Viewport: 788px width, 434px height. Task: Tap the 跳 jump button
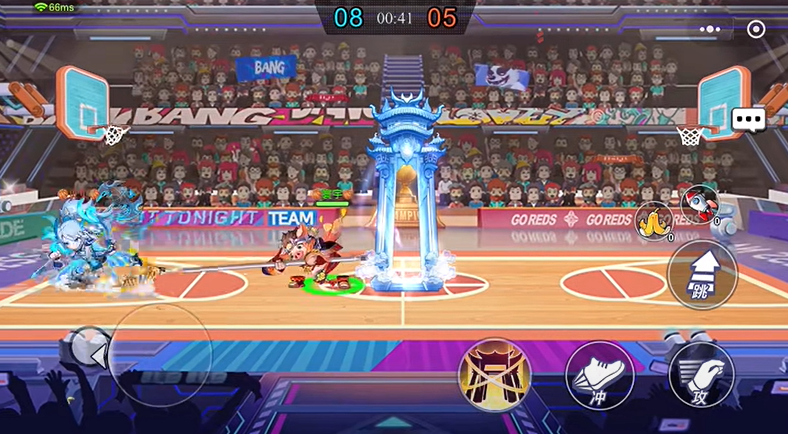701,273
